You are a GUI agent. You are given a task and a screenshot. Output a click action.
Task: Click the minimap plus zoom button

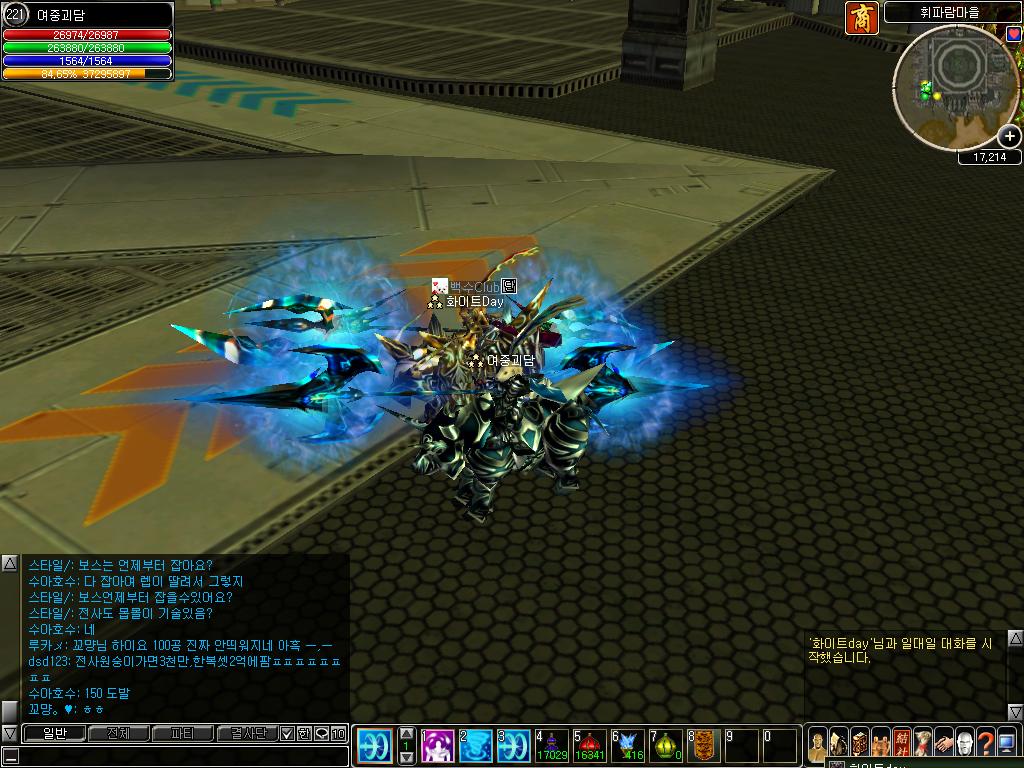(x=1010, y=136)
